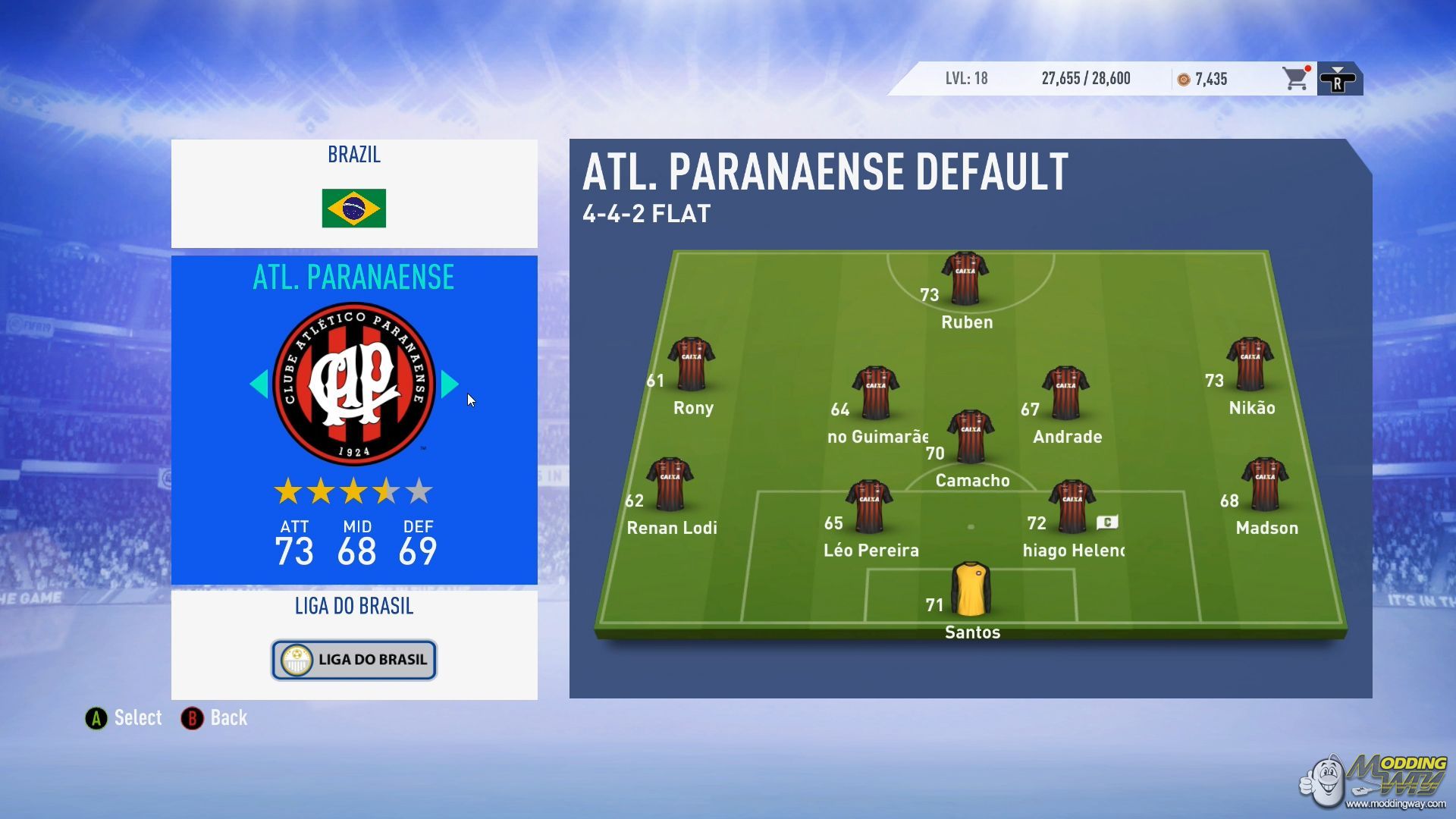Choose the Liga do Brasil league badge
The height and width of the screenshot is (819, 1456).
coord(354,660)
